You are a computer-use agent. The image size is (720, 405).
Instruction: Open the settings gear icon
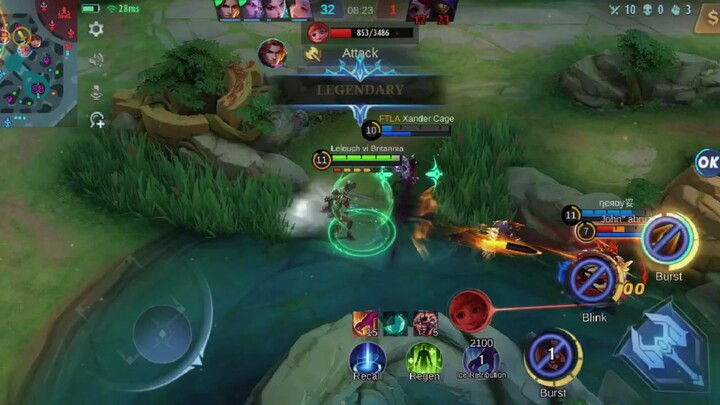[x=96, y=30]
